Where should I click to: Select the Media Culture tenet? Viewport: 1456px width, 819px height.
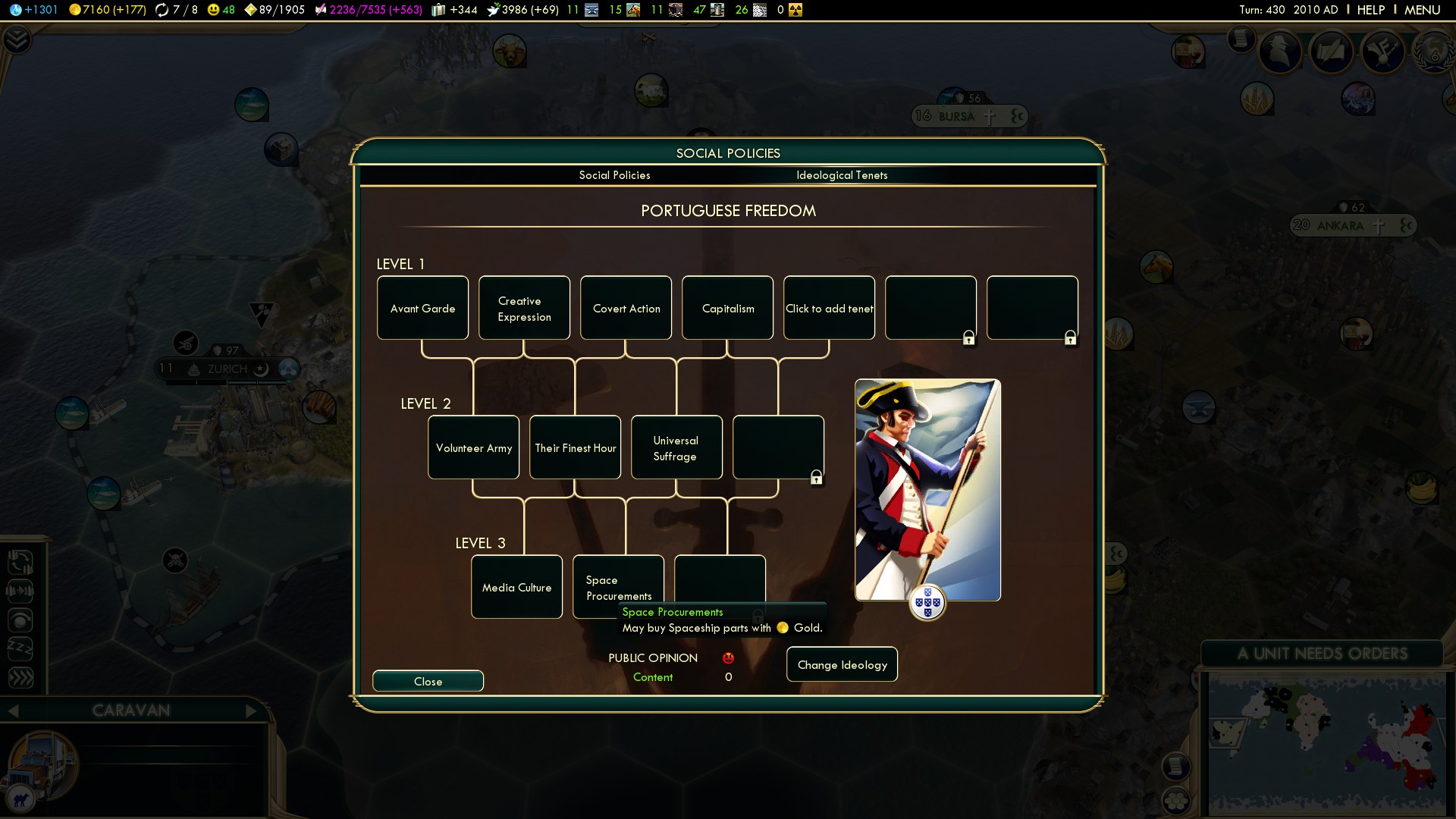[x=516, y=587]
